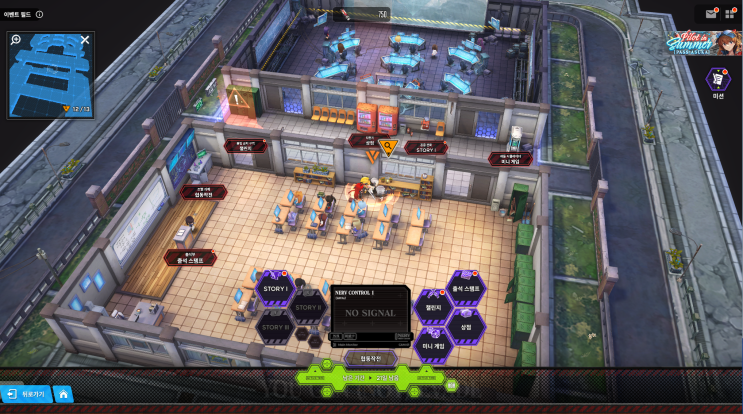Open the grid menu icon
Image resolution: width=743 pixels, height=414 pixels.
[x=730, y=14]
